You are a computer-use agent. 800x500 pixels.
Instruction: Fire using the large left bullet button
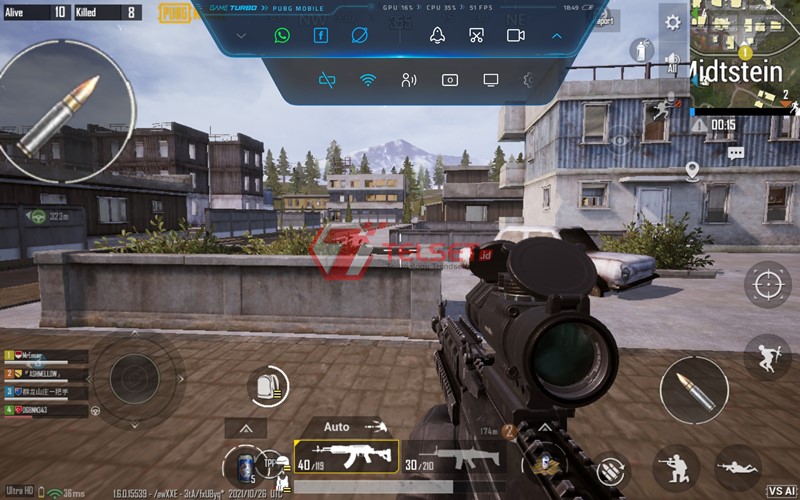tap(67, 112)
